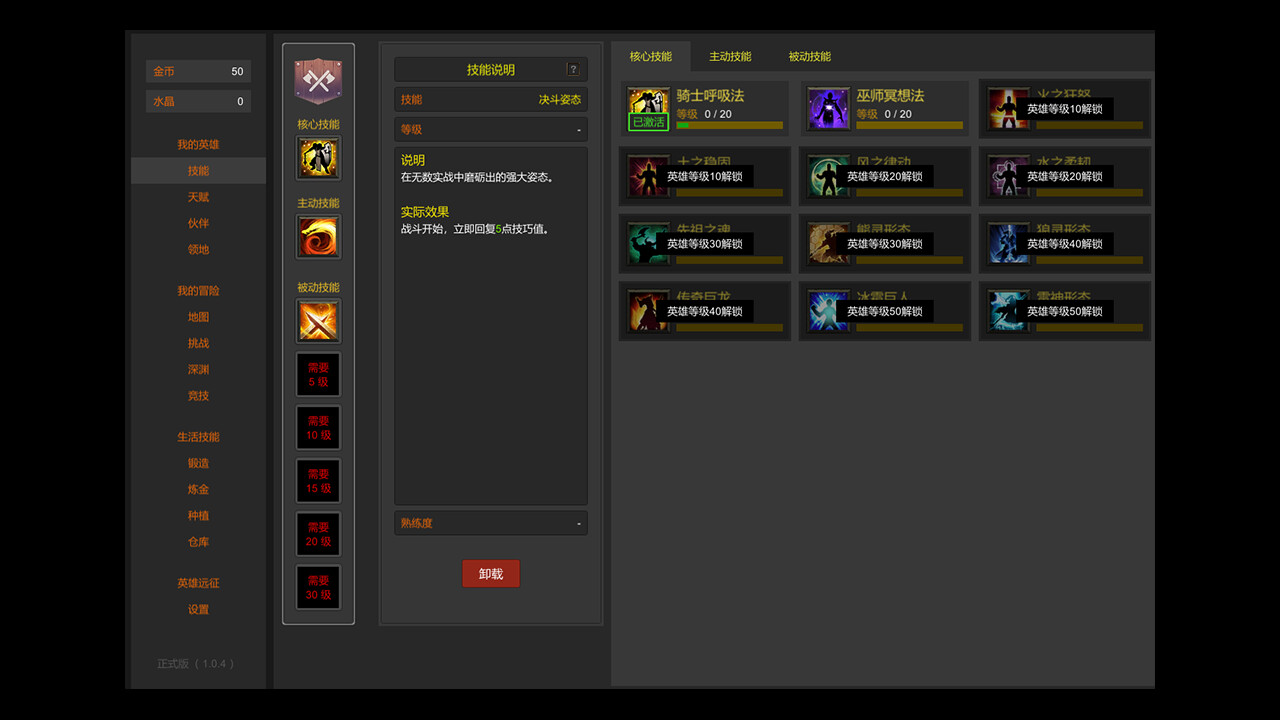Open the 设置 settings entry in sidebar
1280x720 pixels.
tap(198, 609)
